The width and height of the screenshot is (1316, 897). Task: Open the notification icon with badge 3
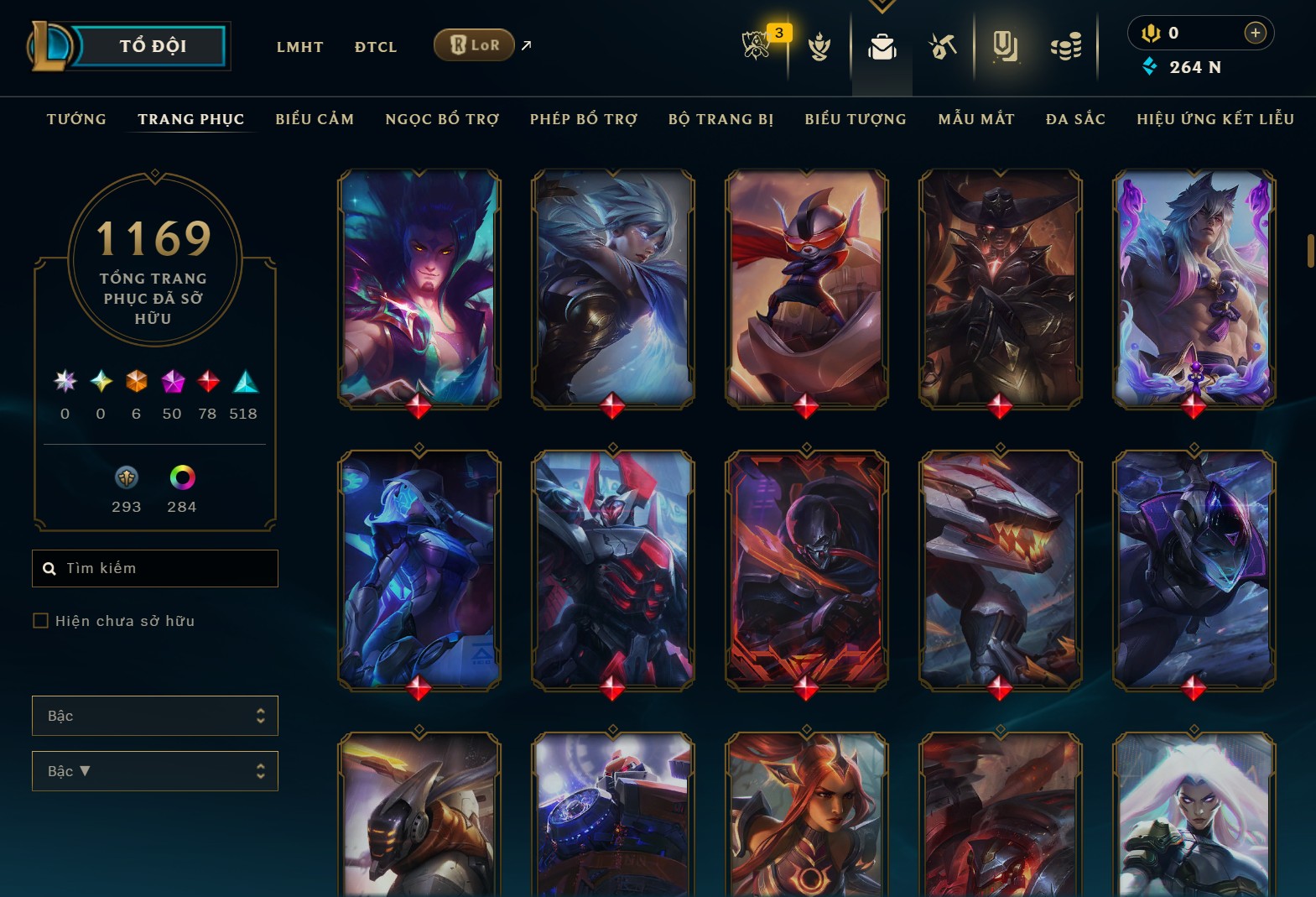coord(757,45)
